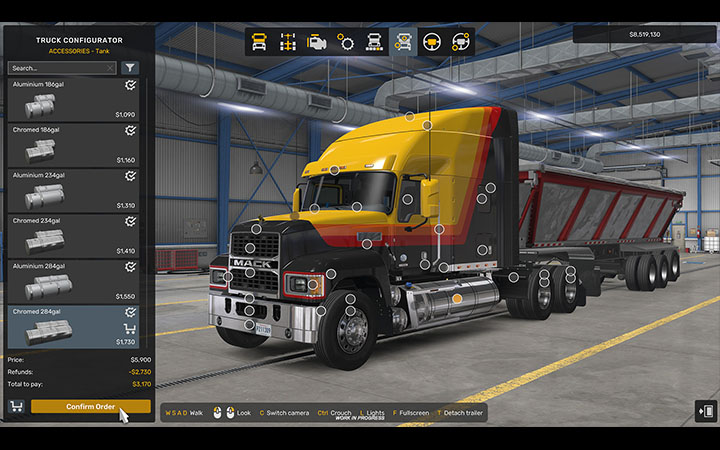Focus the accessory search field
Screen dimensions: 720x450
pyautogui.click(x=62, y=68)
